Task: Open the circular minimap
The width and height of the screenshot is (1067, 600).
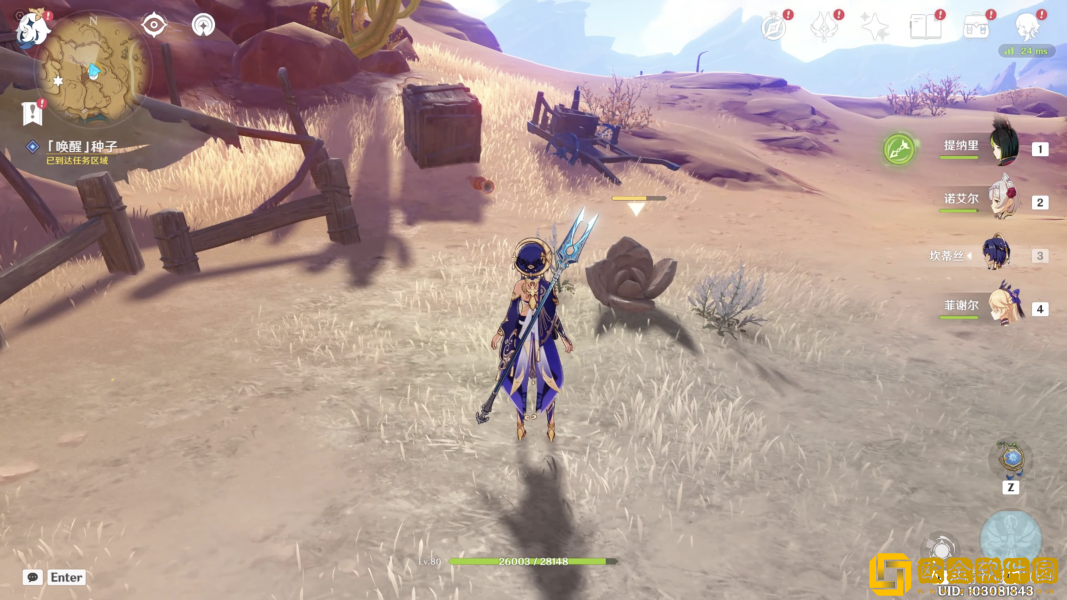Action: click(94, 68)
